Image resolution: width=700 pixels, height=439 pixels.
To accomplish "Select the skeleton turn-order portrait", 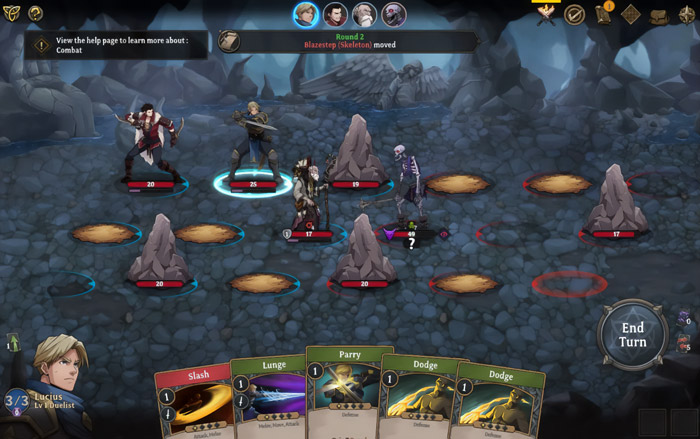I will pos(393,14).
